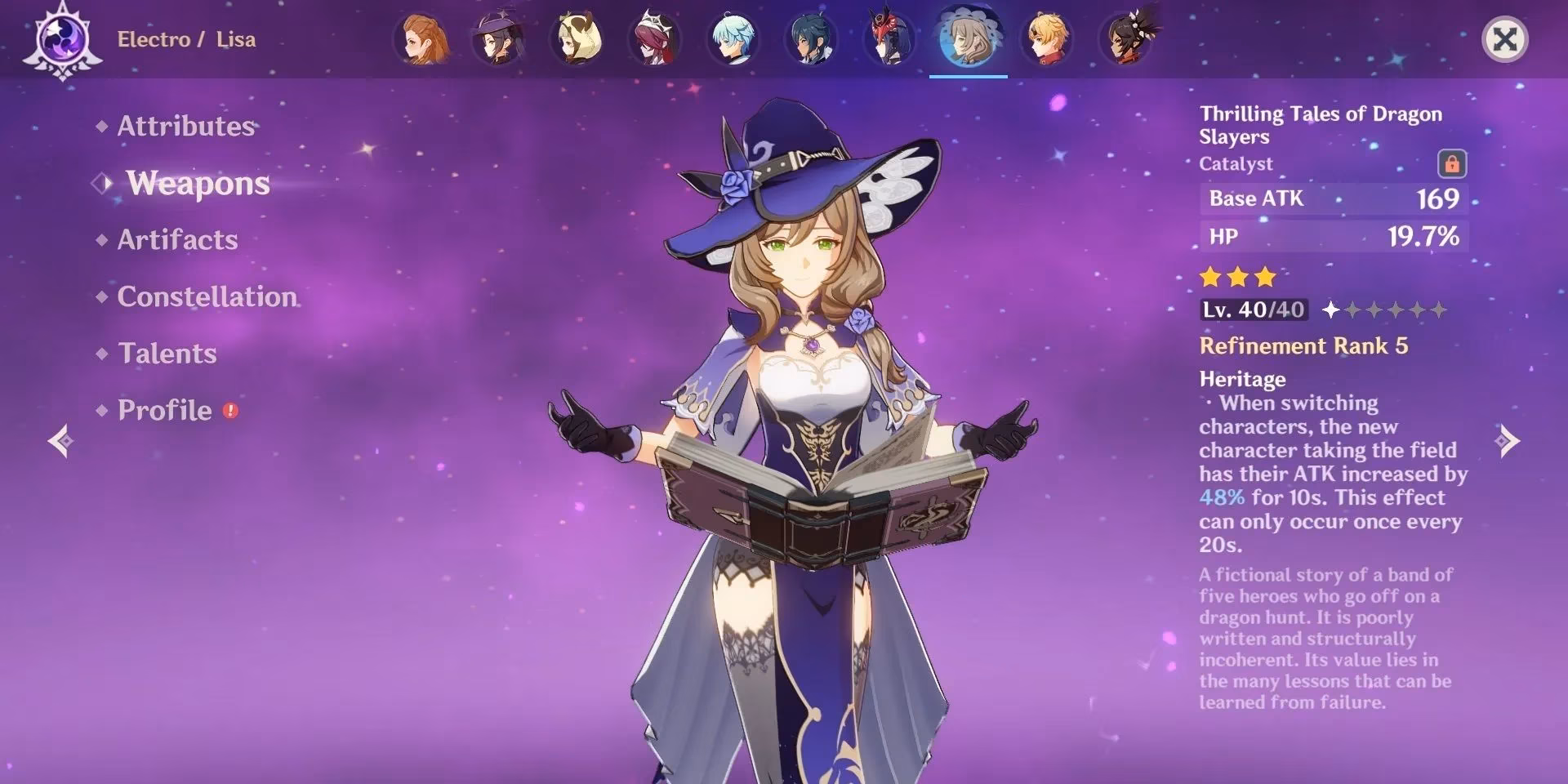Switch to Kaeya's portrait
1568x784 pixels.
pos(811,39)
